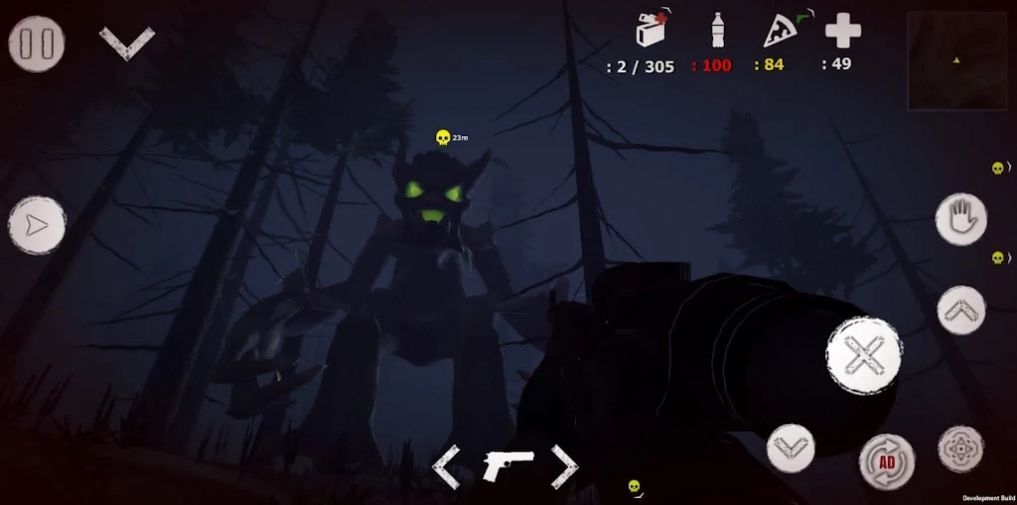The height and width of the screenshot is (505, 1017).
Task: Eat the pizza slice food item
Action: [x=779, y=30]
